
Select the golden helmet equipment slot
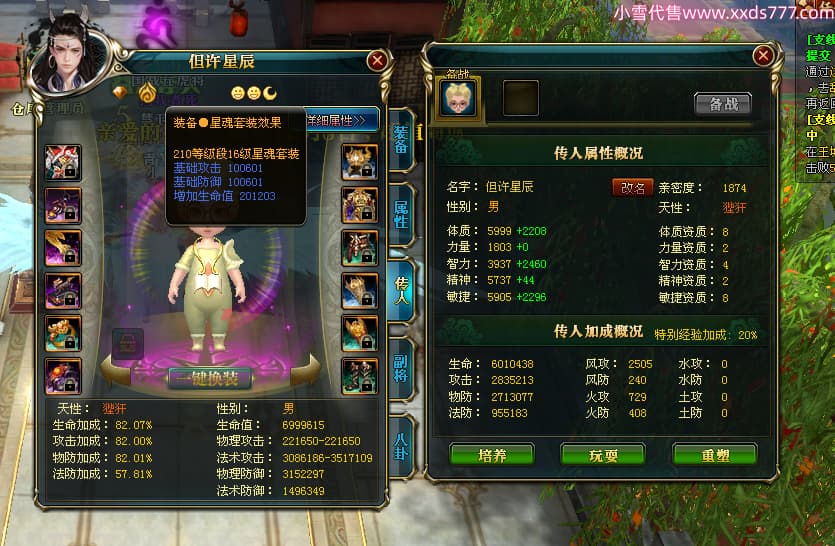click(x=359, y=161)
